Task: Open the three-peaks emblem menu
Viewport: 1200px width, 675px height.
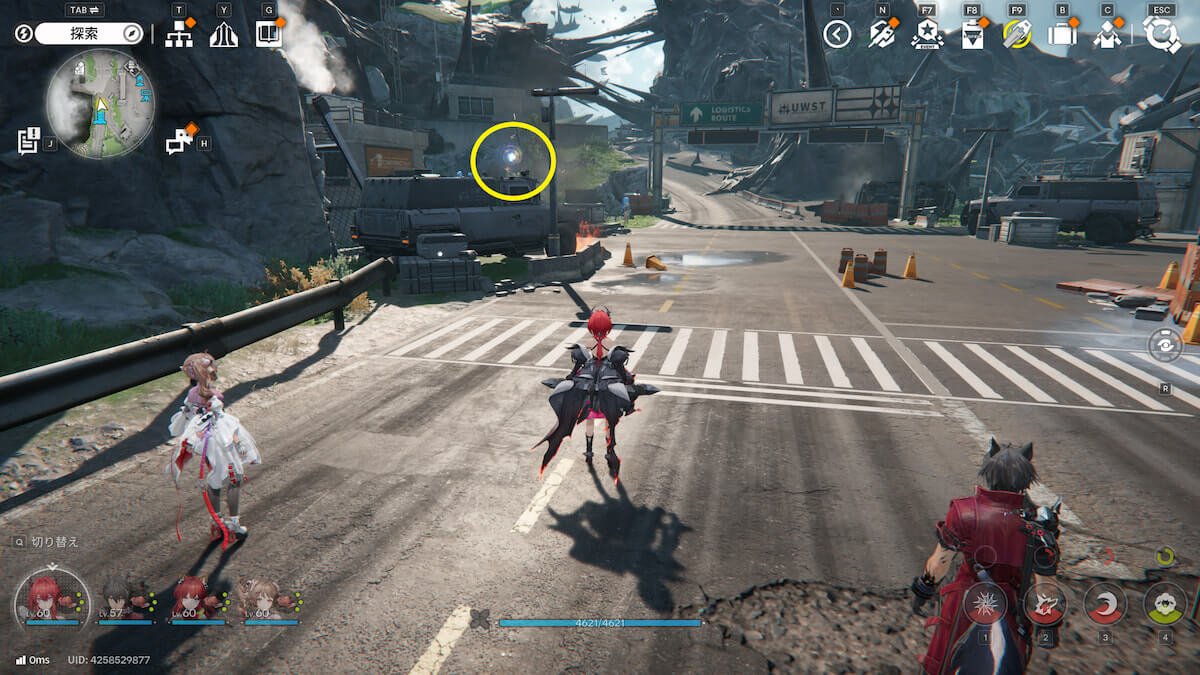Action: [223, 35]
